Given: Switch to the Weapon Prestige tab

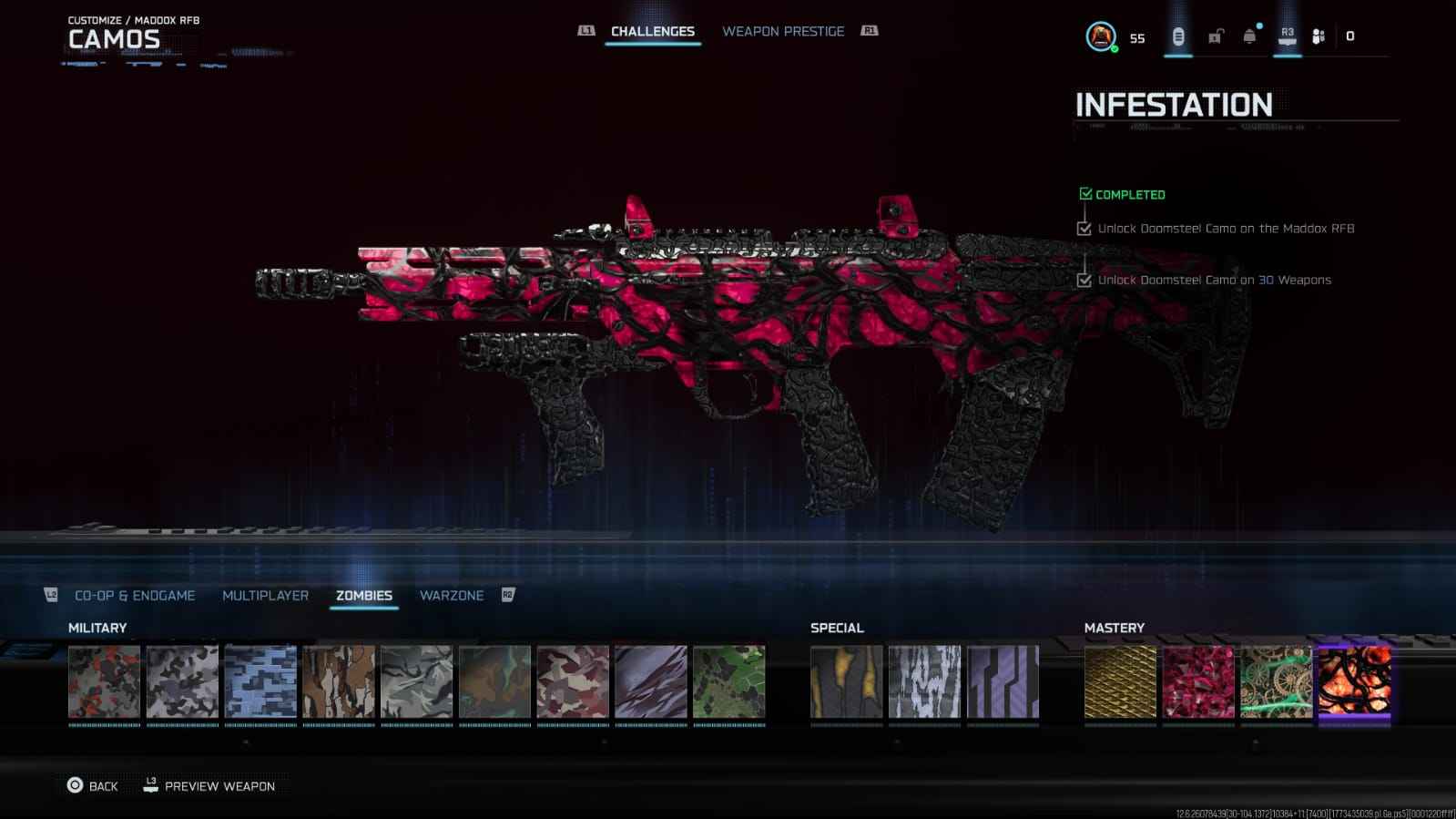Looking at the screenshot, I should point(783,32).
